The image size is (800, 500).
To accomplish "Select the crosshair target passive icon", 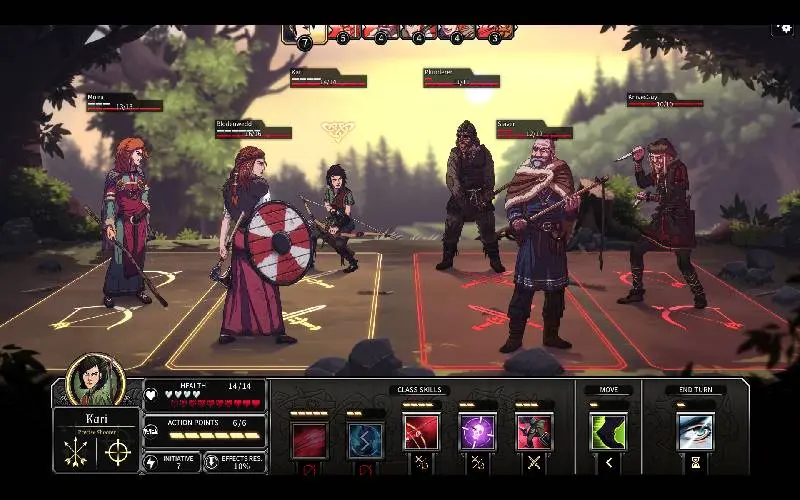I will click(118, 453).
